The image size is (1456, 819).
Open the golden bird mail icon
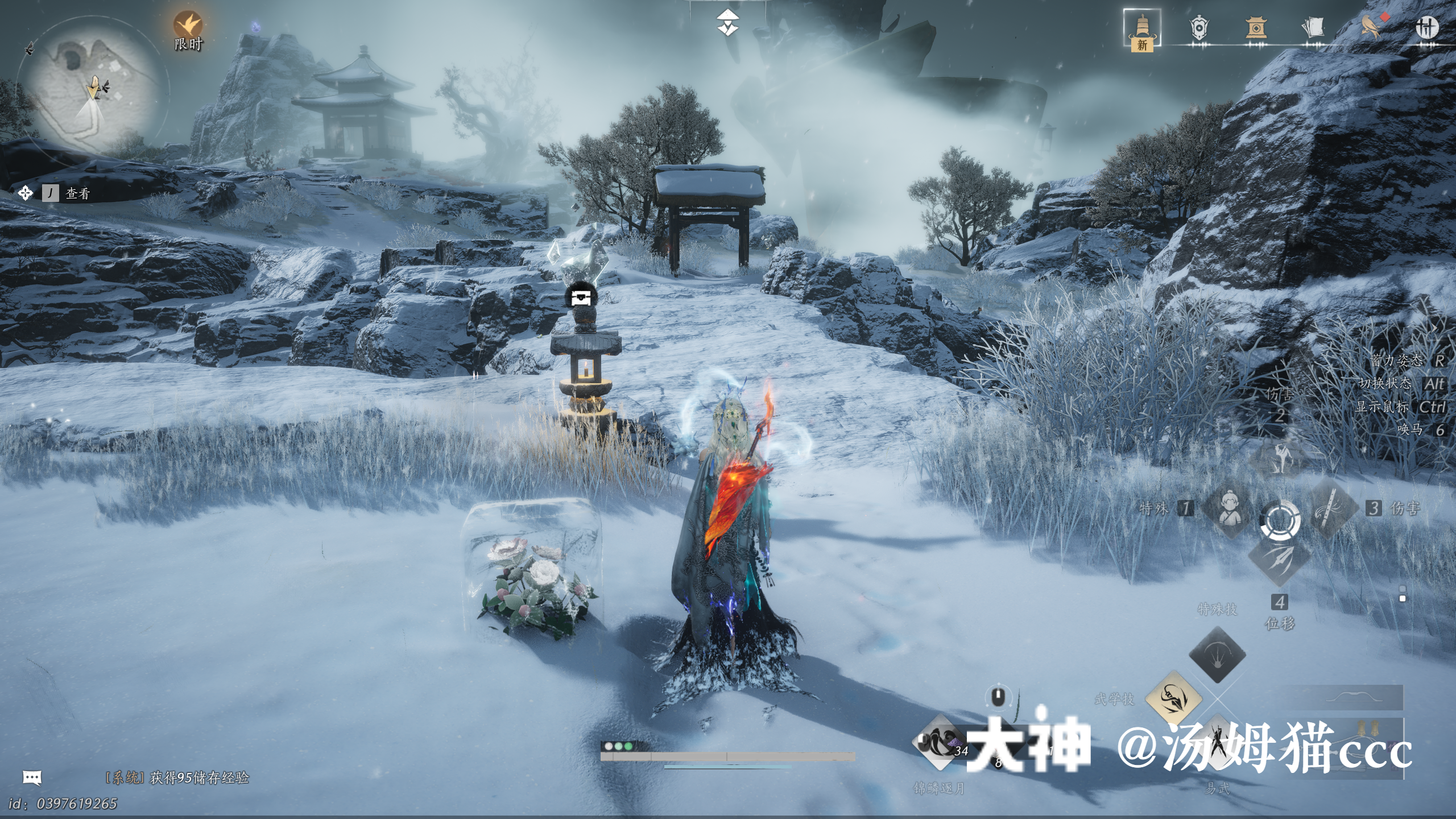pyautogui.click(x=1371, y=26)
